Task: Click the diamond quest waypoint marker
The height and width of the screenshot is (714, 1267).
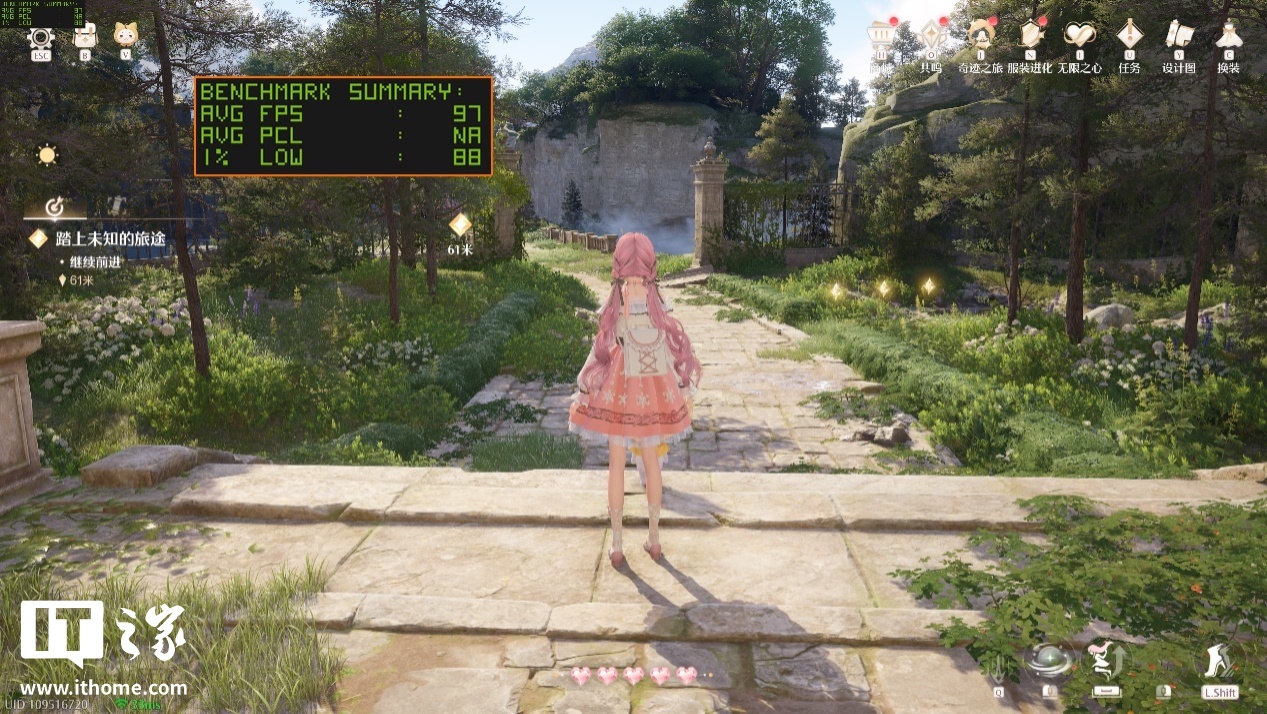Action: click(x=460, y=225)
